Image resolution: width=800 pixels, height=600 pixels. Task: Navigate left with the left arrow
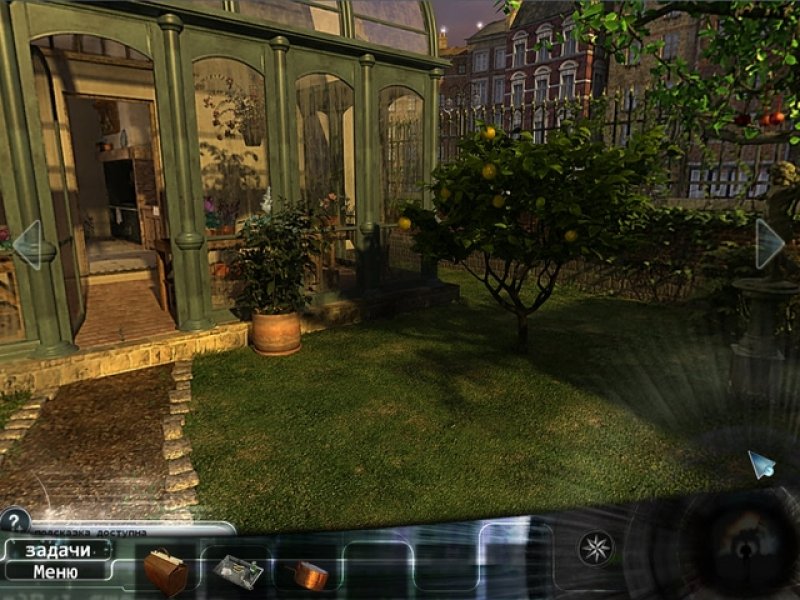click(x=26, y=245)
